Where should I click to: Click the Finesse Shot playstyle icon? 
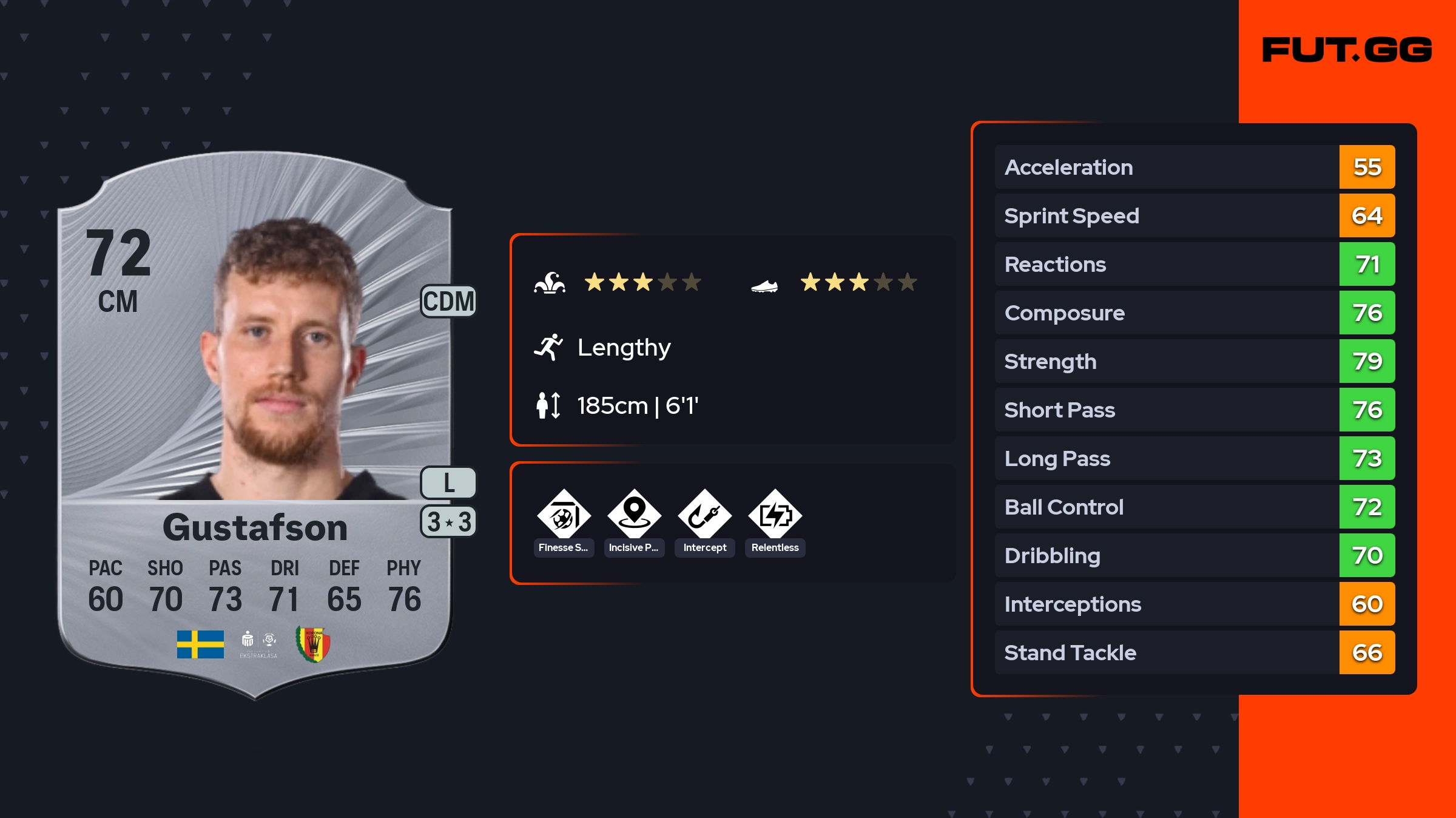pyautogui.click(x=564, y=516)
